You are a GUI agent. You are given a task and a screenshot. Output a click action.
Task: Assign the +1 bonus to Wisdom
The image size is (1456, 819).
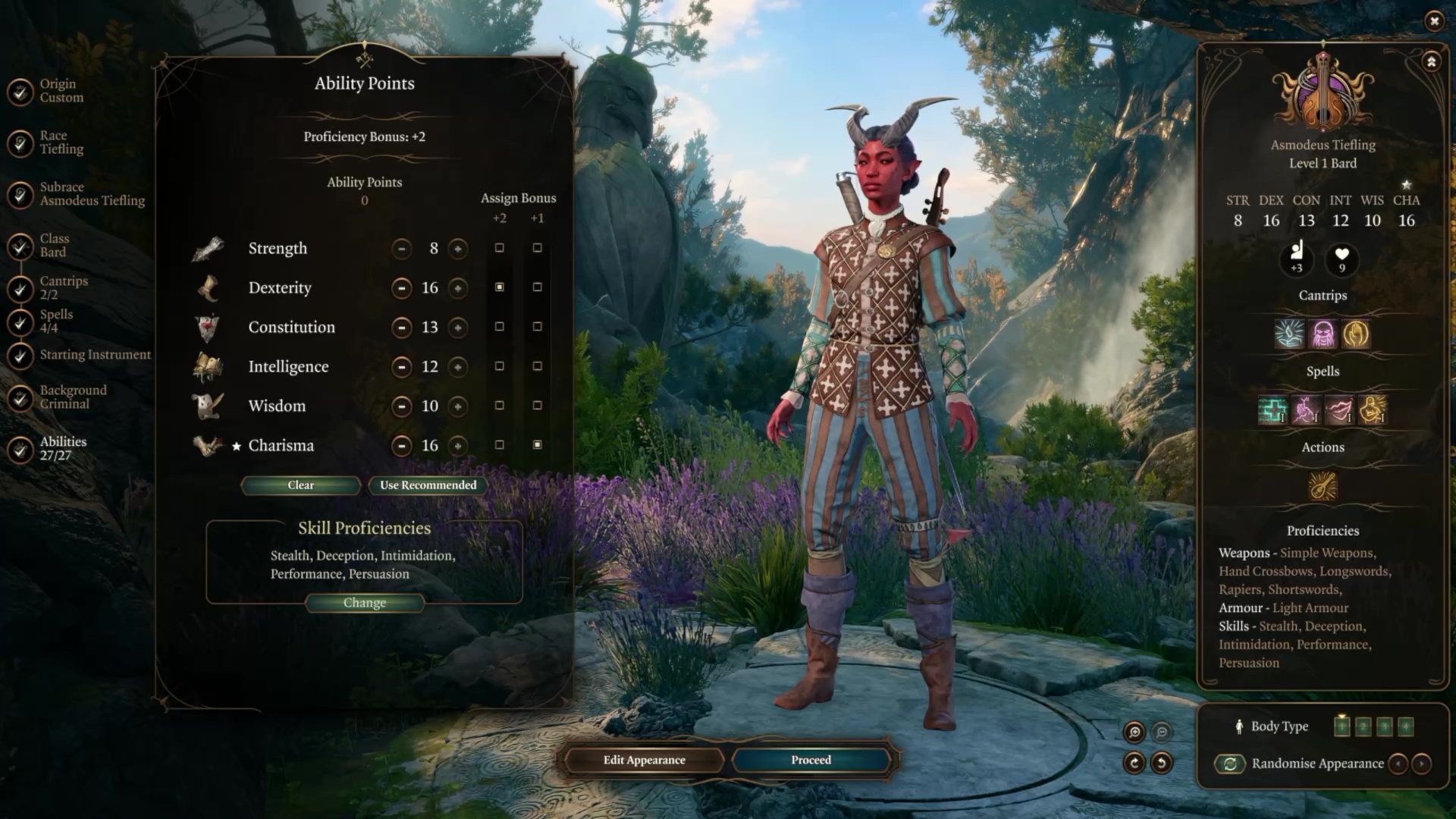pos(537,406)
